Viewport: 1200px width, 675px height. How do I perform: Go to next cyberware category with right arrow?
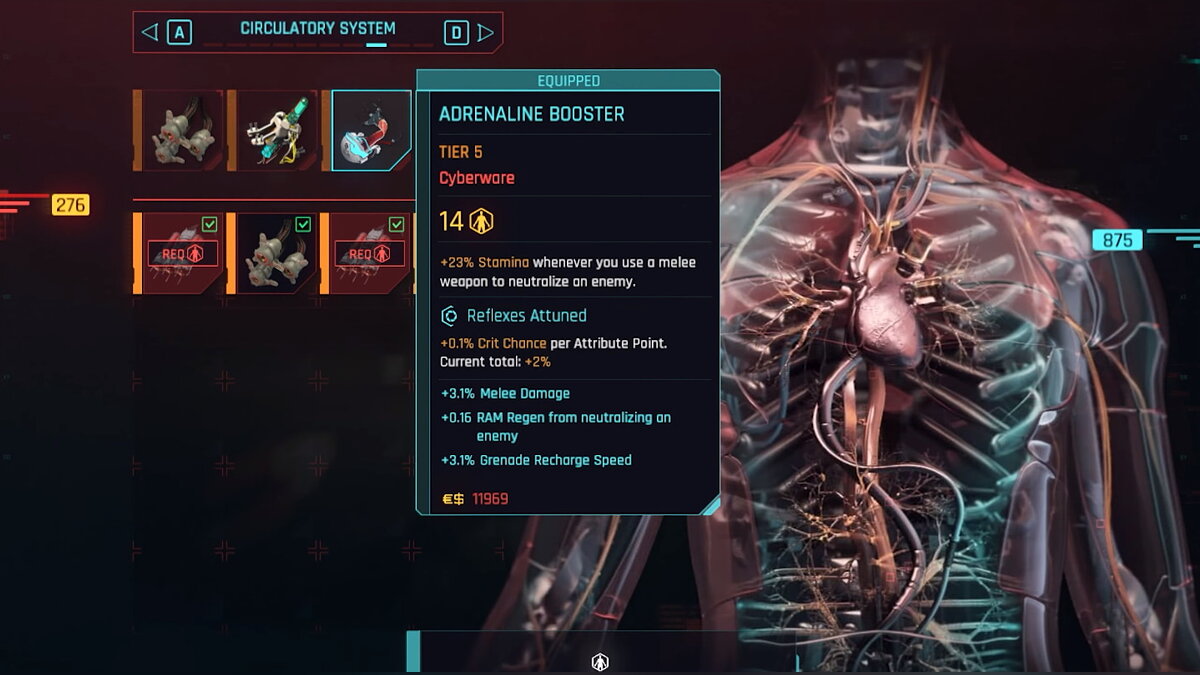486,33
